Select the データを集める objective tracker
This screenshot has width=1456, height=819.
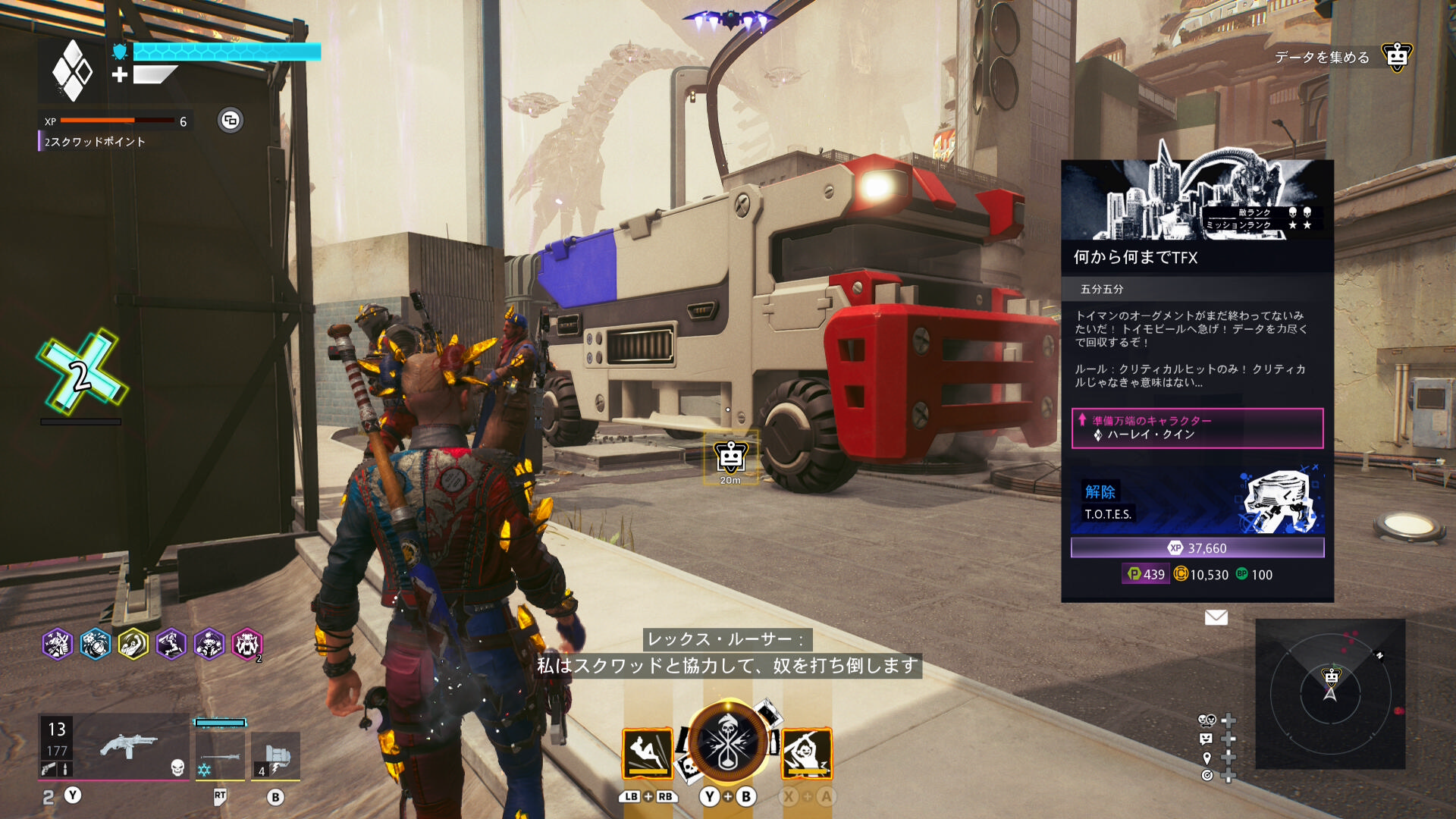coord(1322,58)
